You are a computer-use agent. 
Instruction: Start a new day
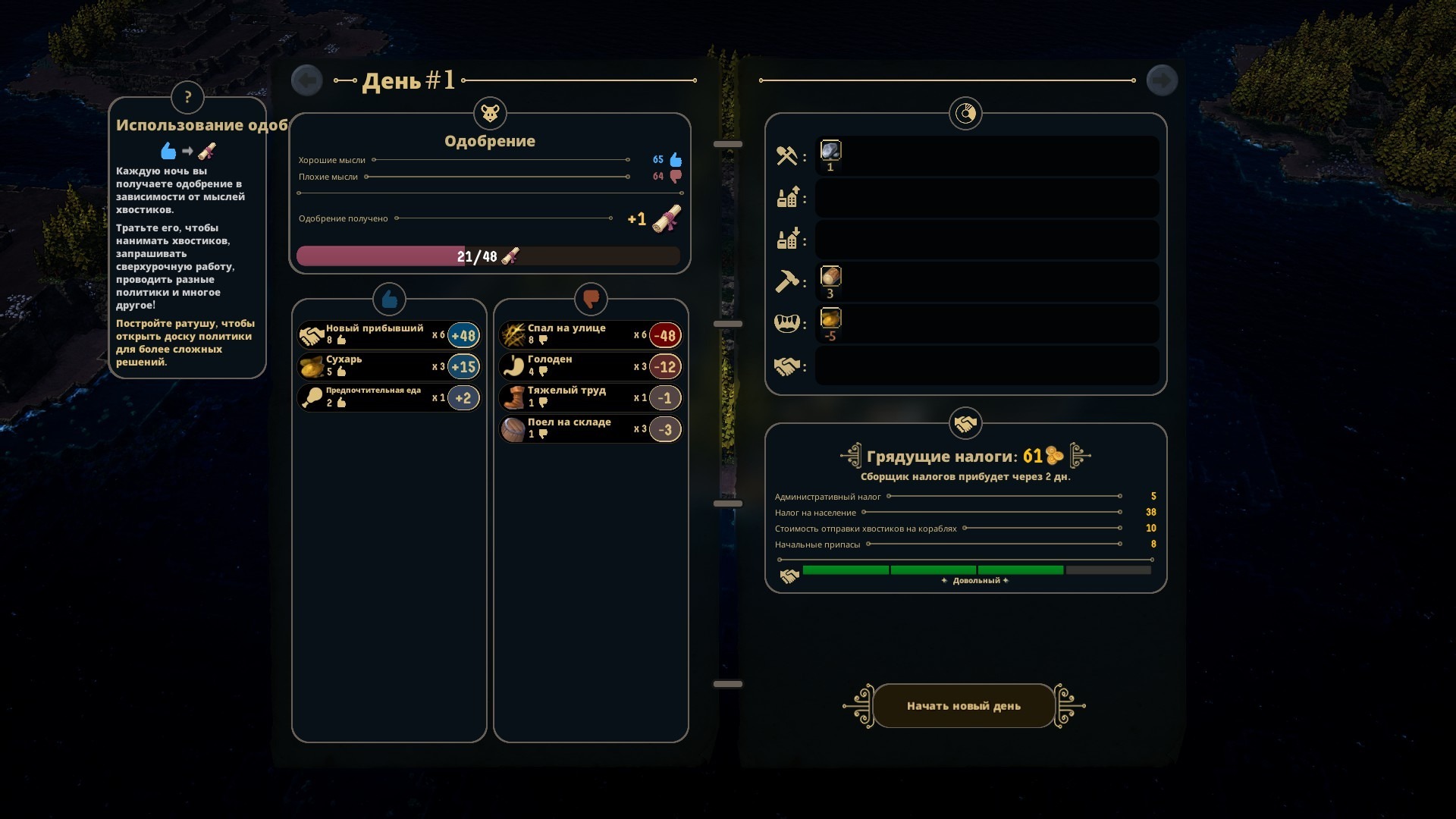pos(964,706)
